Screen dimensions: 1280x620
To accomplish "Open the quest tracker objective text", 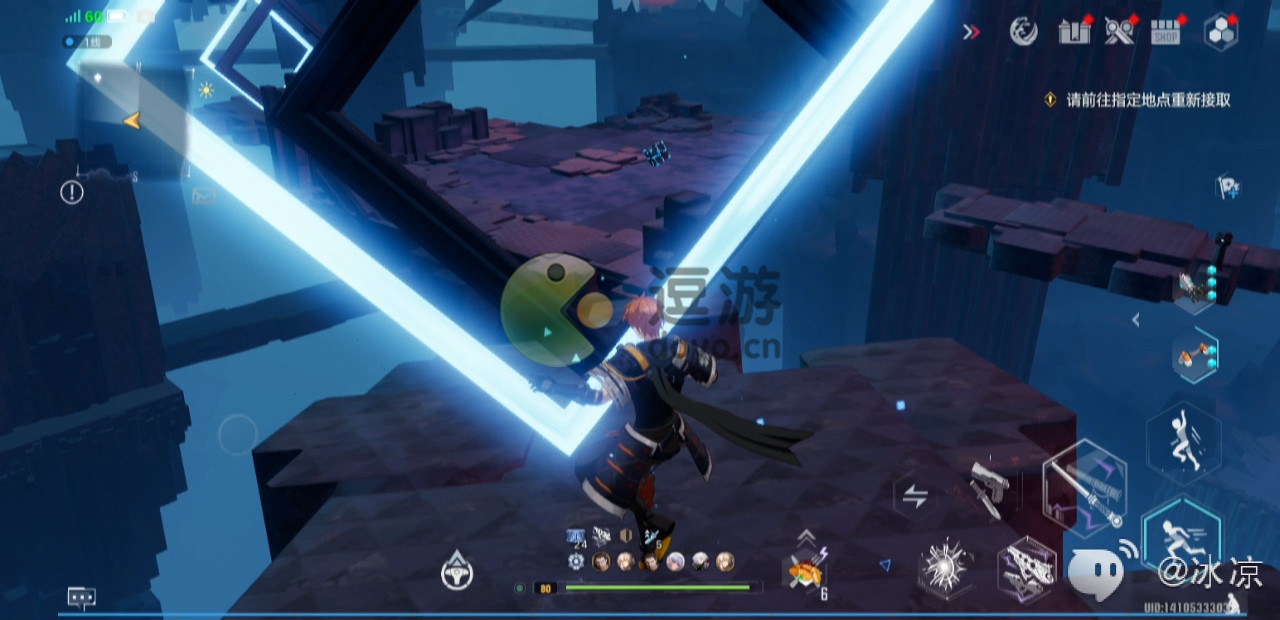I will [x=1148, y=100].
